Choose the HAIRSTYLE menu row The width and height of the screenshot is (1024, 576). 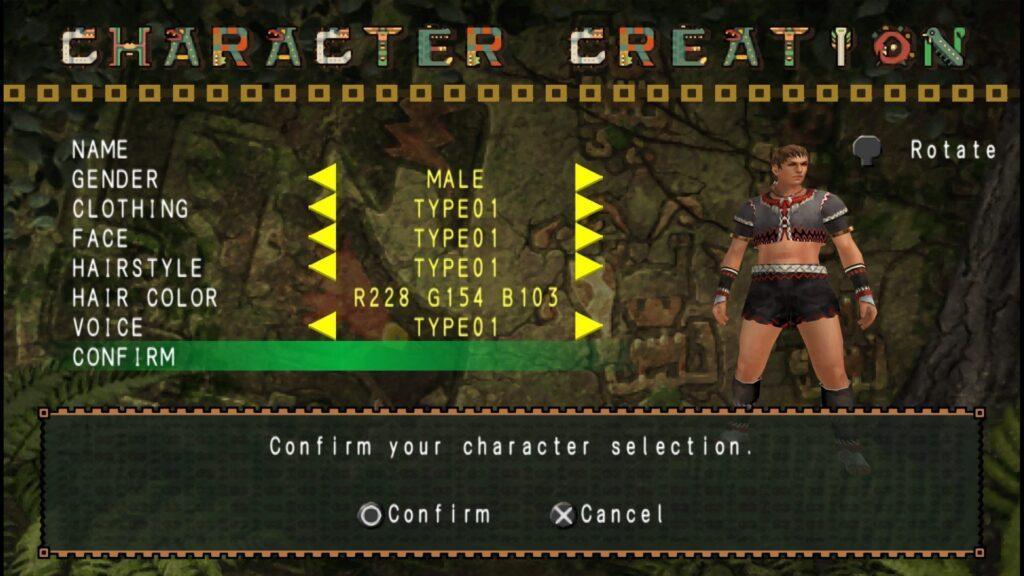137,268
